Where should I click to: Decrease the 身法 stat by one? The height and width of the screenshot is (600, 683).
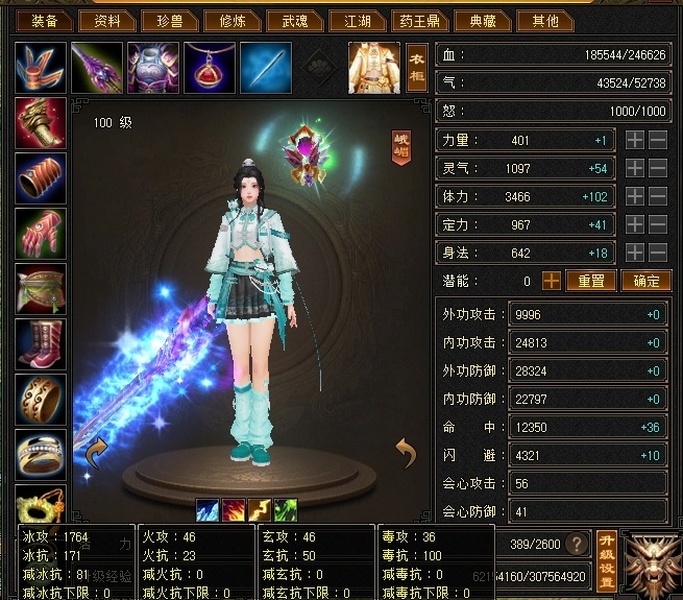coord(658,253)
